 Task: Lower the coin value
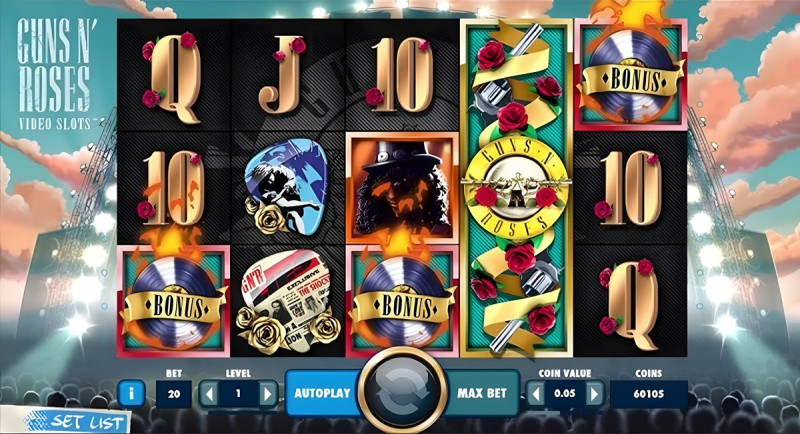click(535, 393)
